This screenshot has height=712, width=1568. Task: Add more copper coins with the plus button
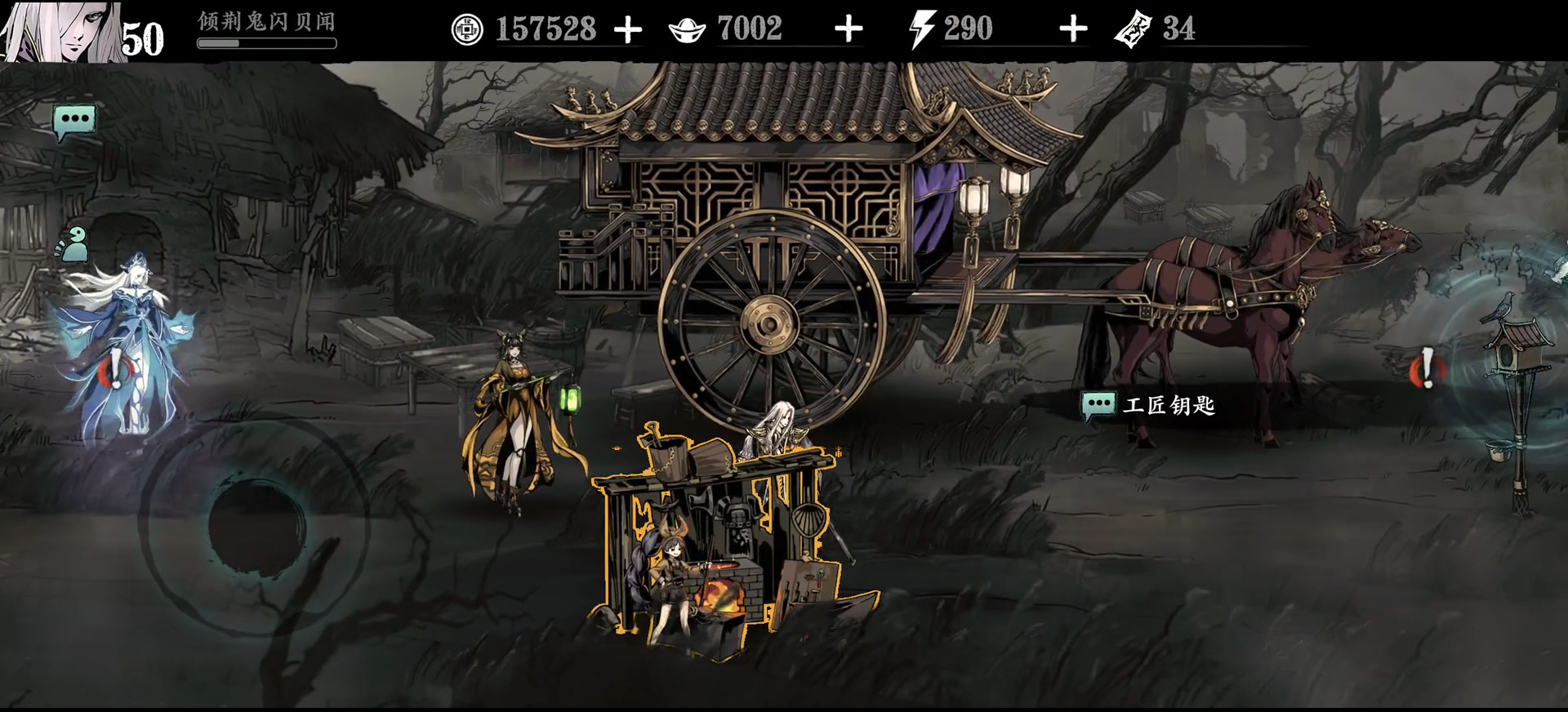coord(627,30)
